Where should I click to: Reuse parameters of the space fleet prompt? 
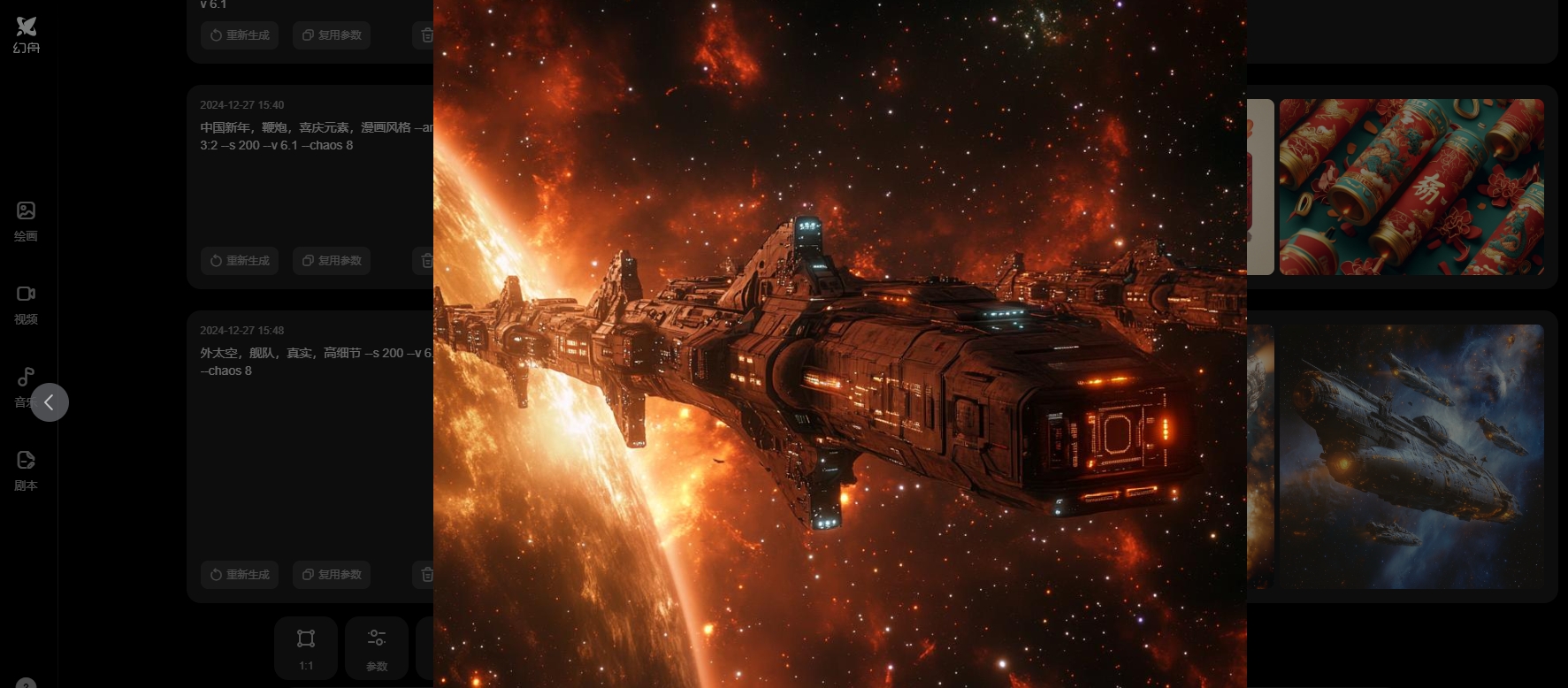pyautogui.click(x=332, y=575)
